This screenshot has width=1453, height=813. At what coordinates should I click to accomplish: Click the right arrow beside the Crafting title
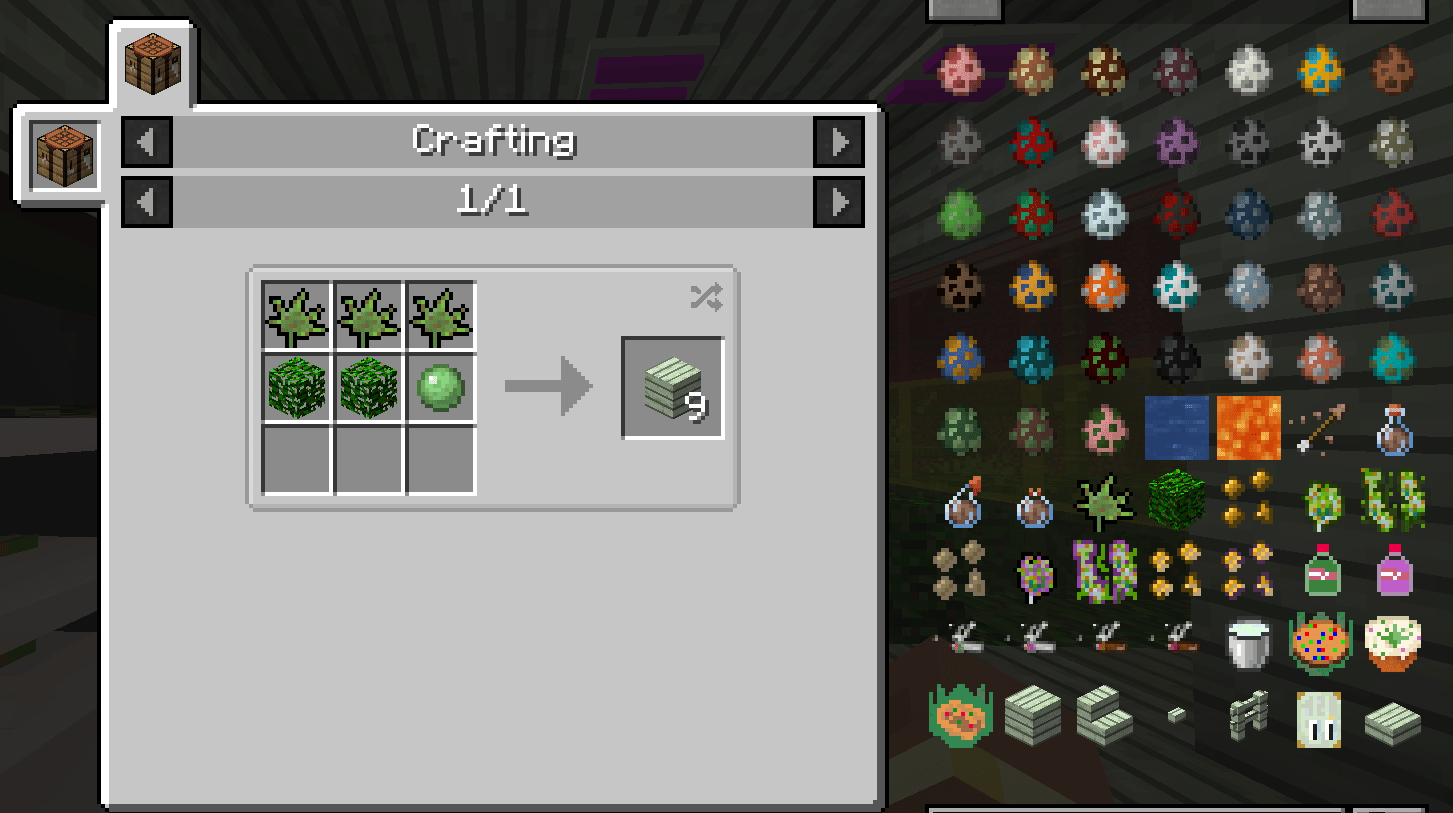pos(838,142)
